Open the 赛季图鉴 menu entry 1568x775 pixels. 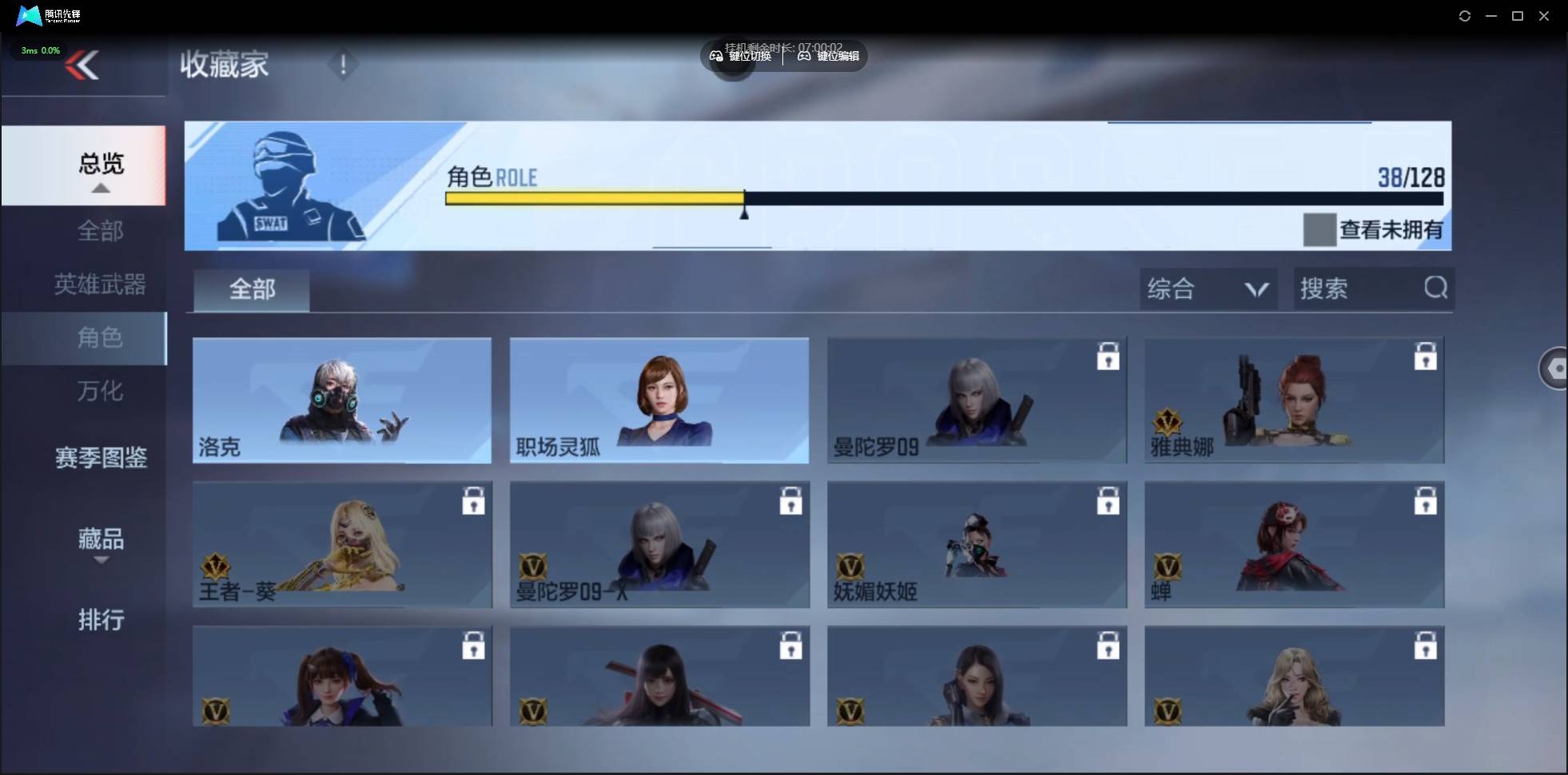click(100, 457)
